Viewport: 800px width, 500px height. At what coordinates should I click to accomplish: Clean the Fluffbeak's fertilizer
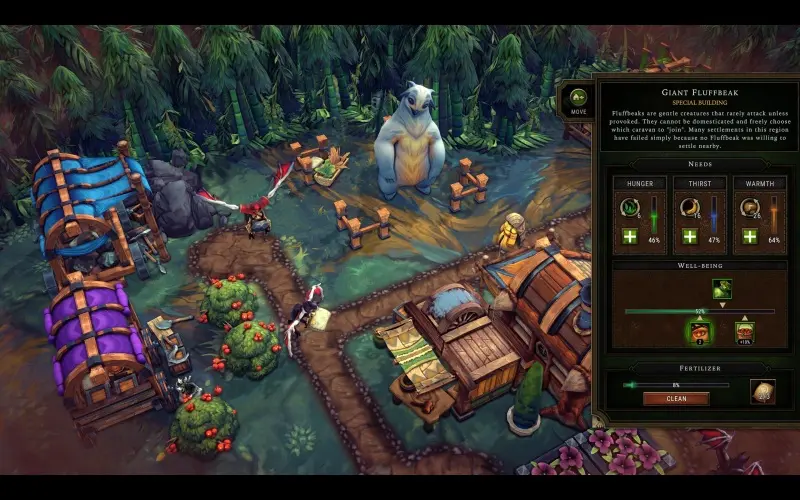tap(675, 398)
